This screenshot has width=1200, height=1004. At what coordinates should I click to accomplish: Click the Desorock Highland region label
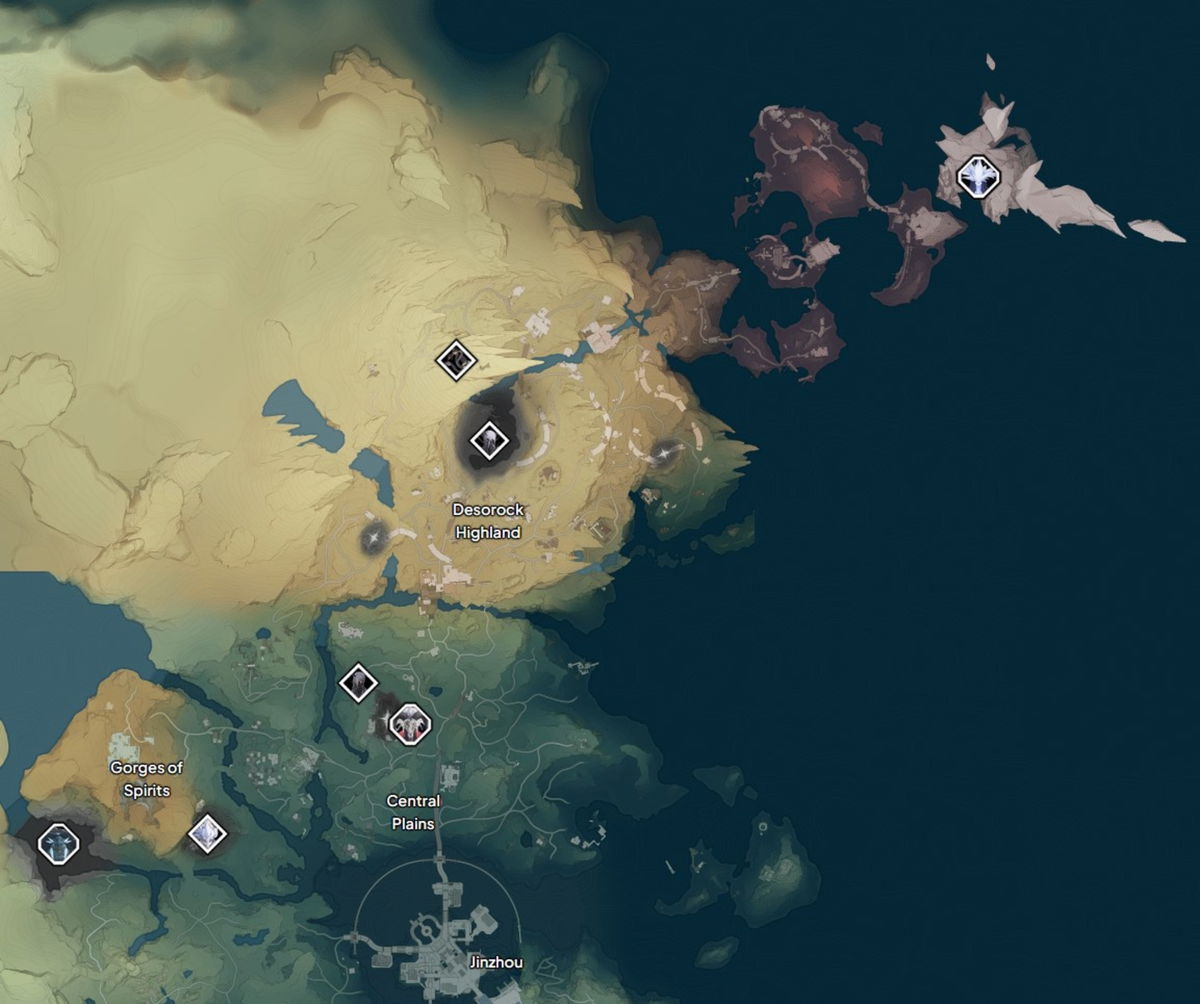[488, 521]
